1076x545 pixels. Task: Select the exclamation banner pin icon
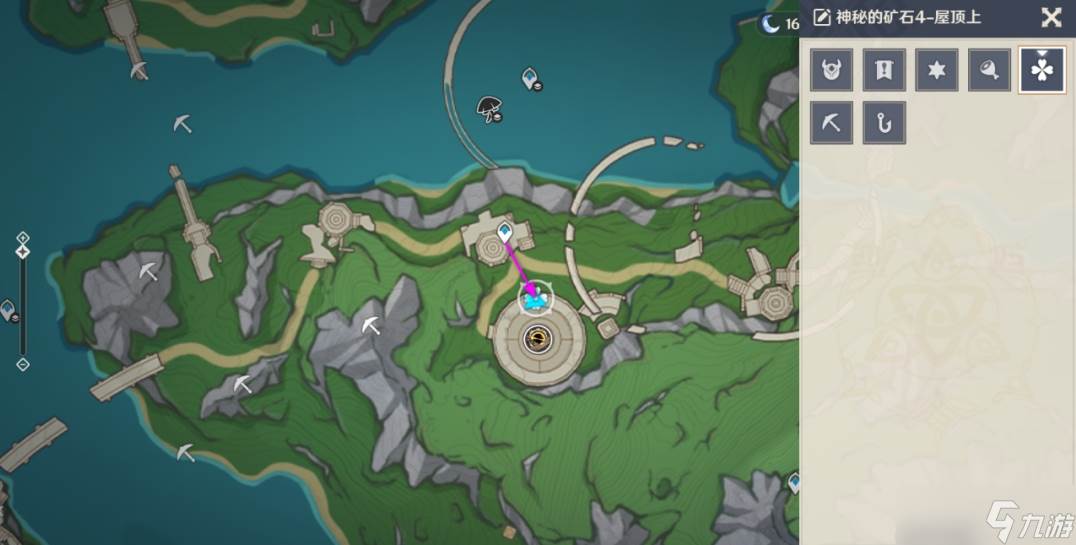(884, 70)
